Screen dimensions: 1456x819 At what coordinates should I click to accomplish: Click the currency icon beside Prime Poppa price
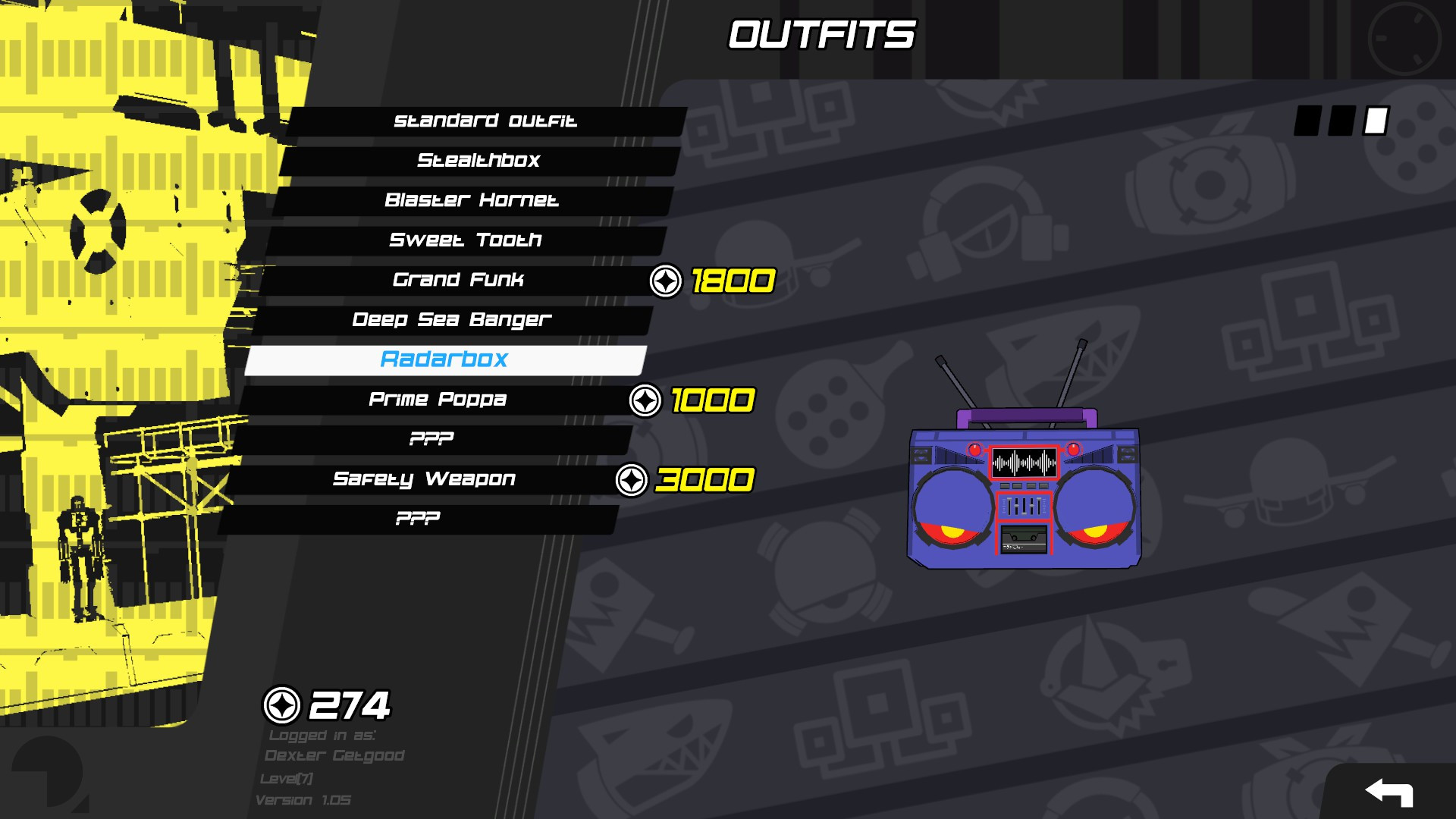[x=644, y=401]
